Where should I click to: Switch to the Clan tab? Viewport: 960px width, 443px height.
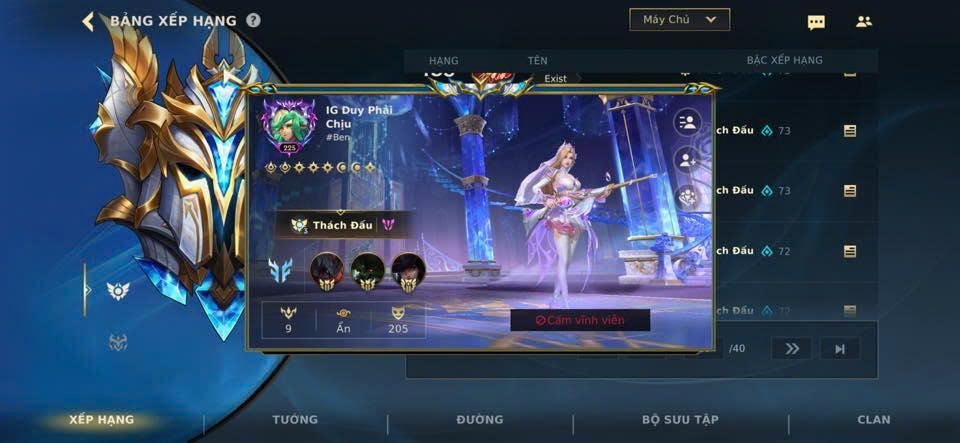(x=874, y=420)
